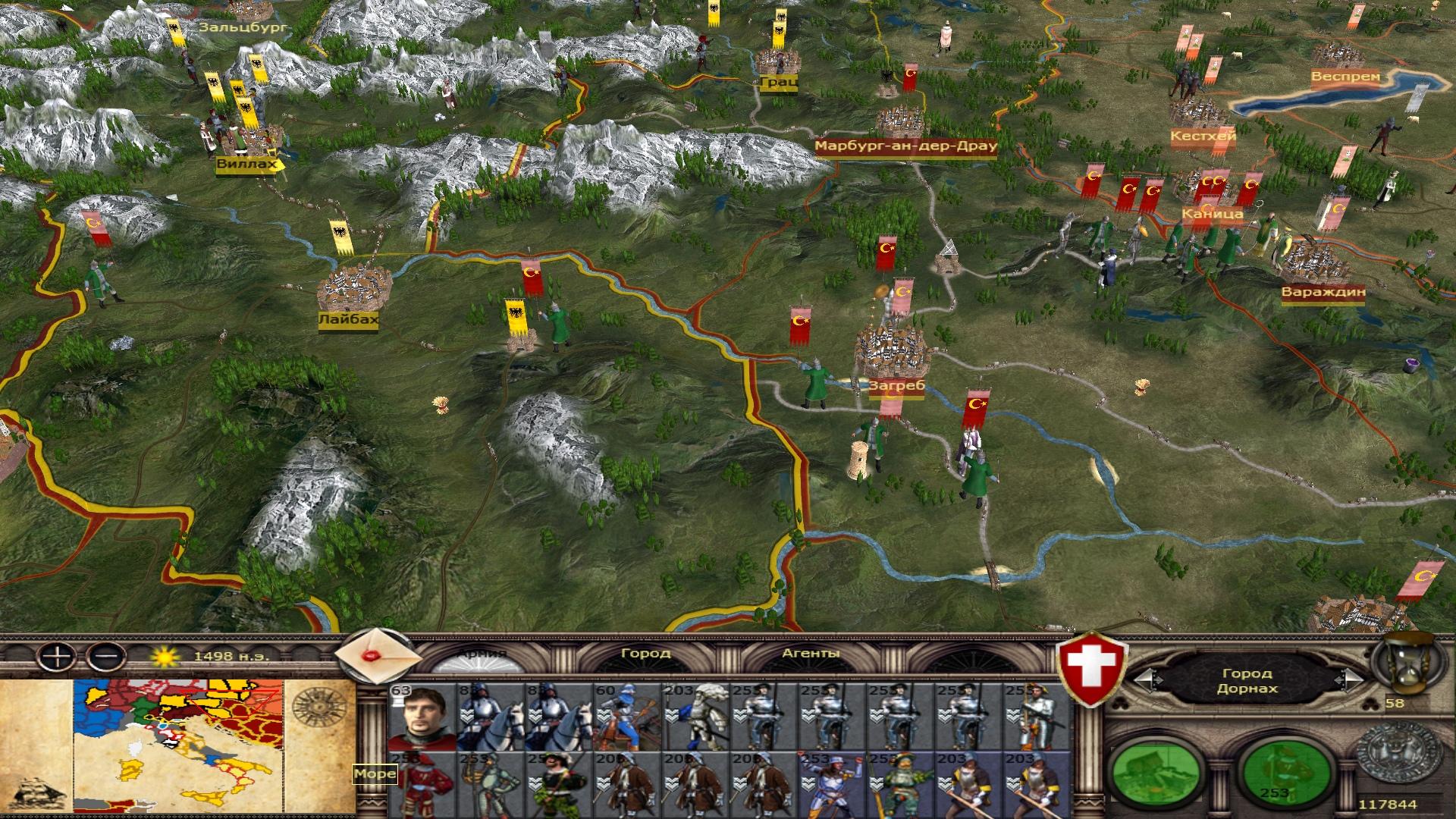This screenshot has height=819, width=1456.
Task: End the turn with the hourglass button
Action: click(1403, 666)
